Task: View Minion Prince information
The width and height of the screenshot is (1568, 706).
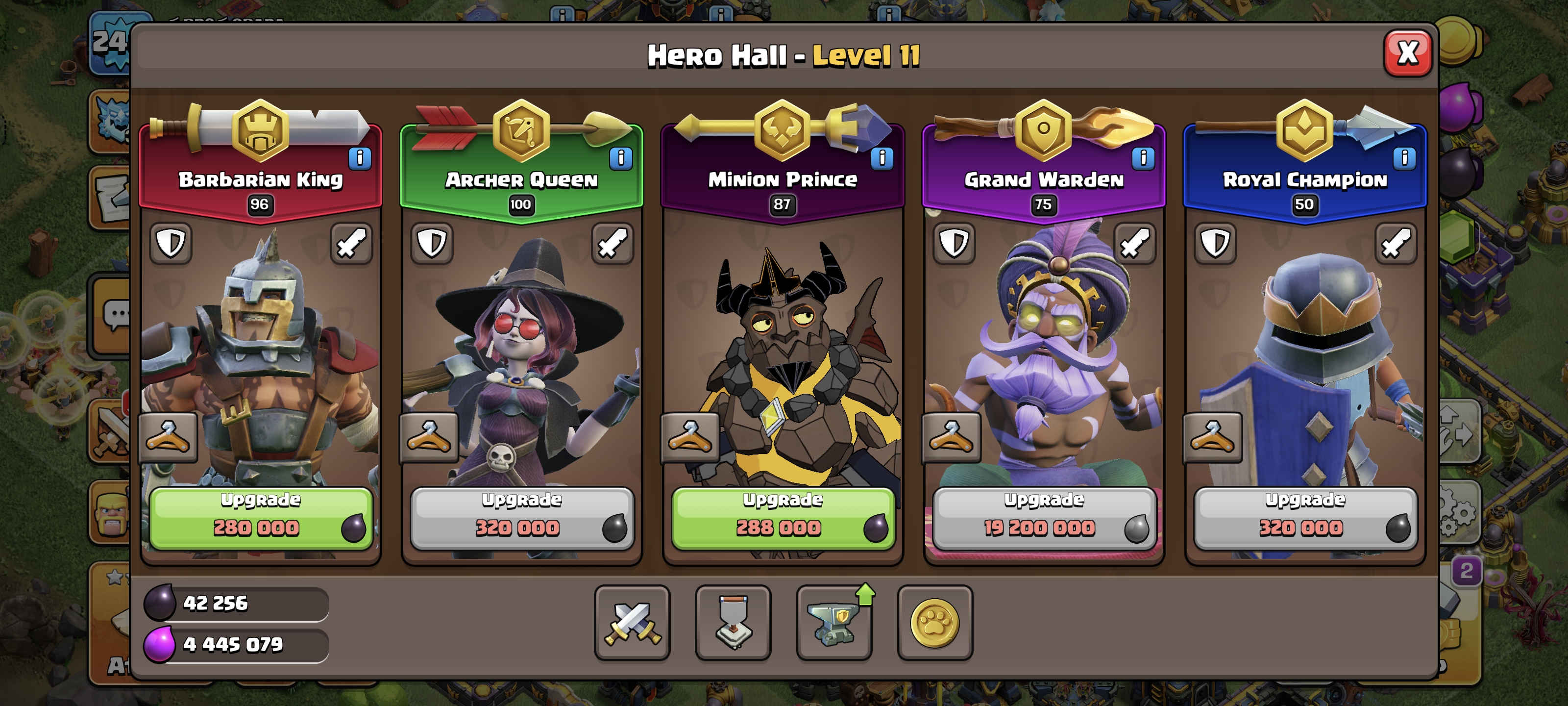Action: 882,158
